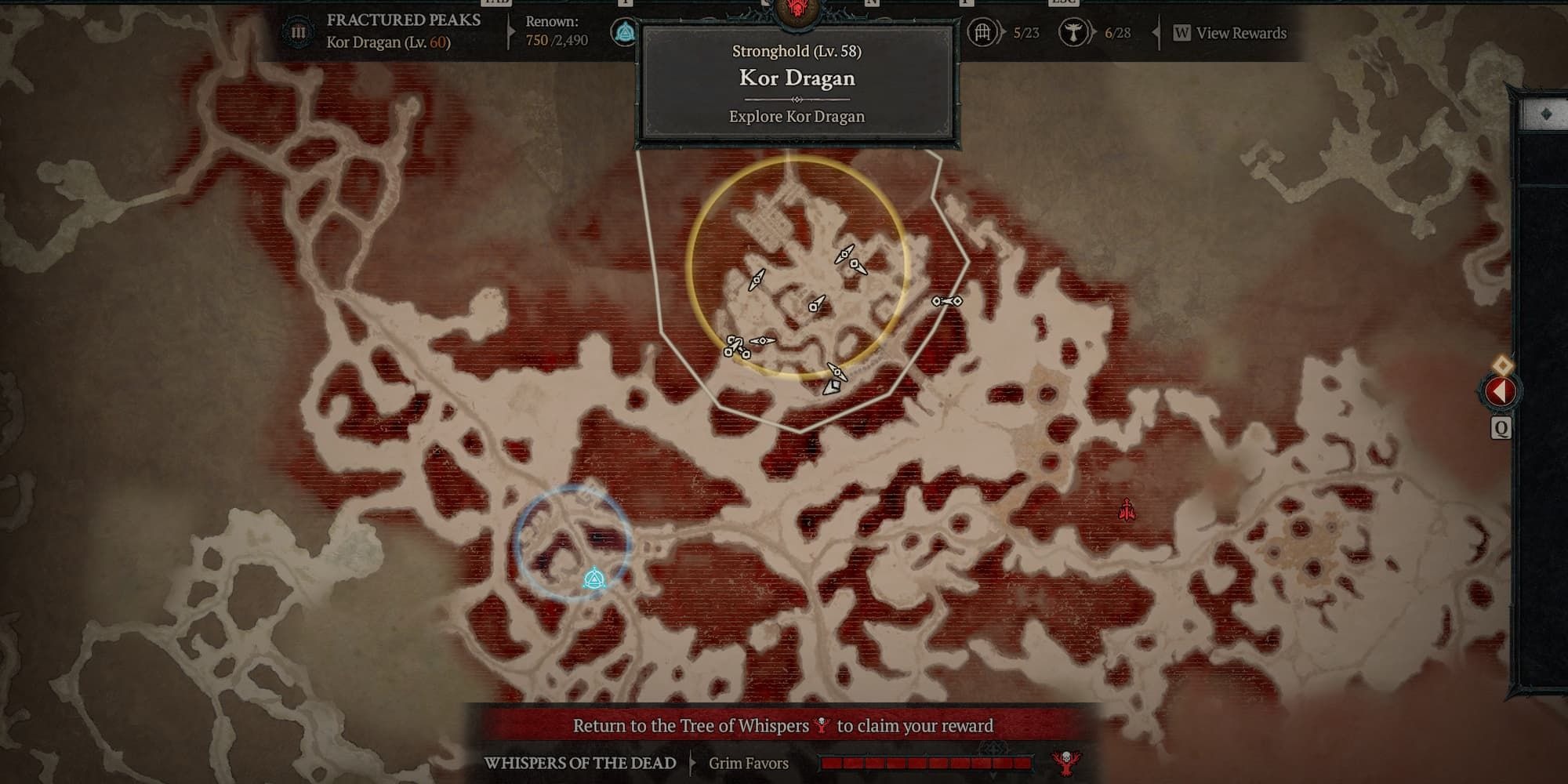Select the teal waypoint marker on map
The image size is (1568, 784).
[594, 579]
